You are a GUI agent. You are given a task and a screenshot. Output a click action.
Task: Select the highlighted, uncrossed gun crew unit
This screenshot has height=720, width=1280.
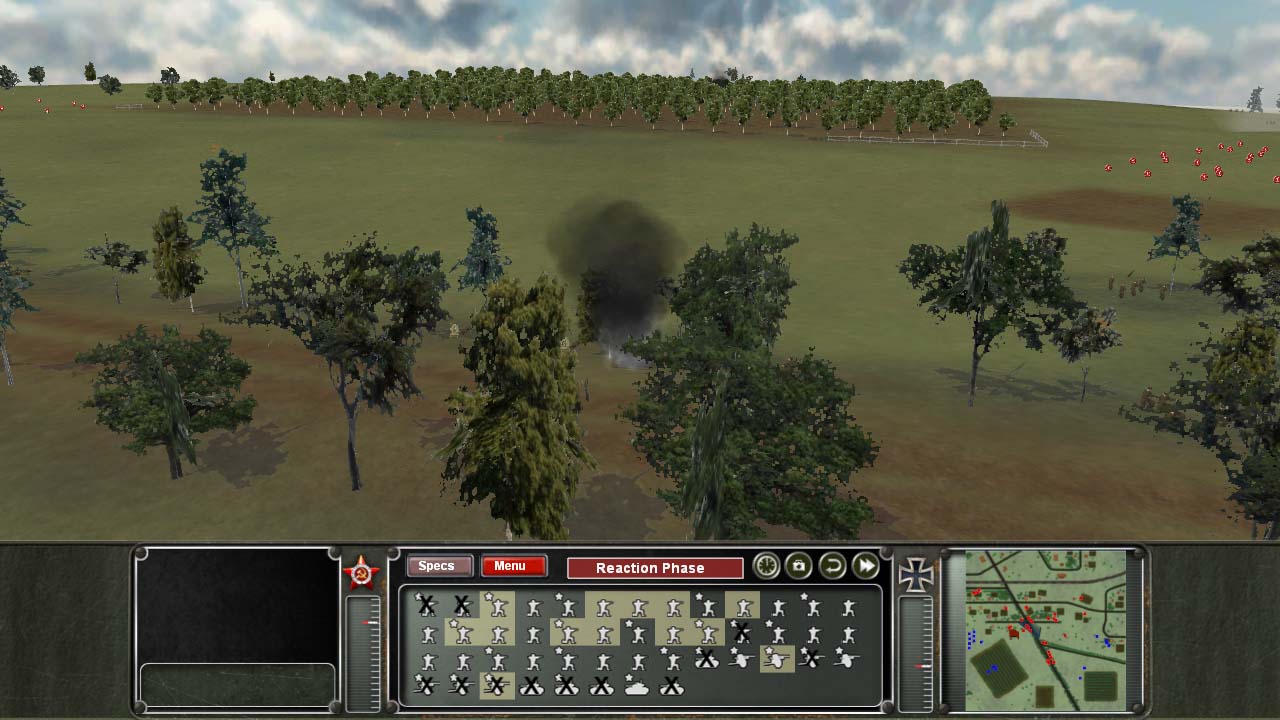coord(776,659)
